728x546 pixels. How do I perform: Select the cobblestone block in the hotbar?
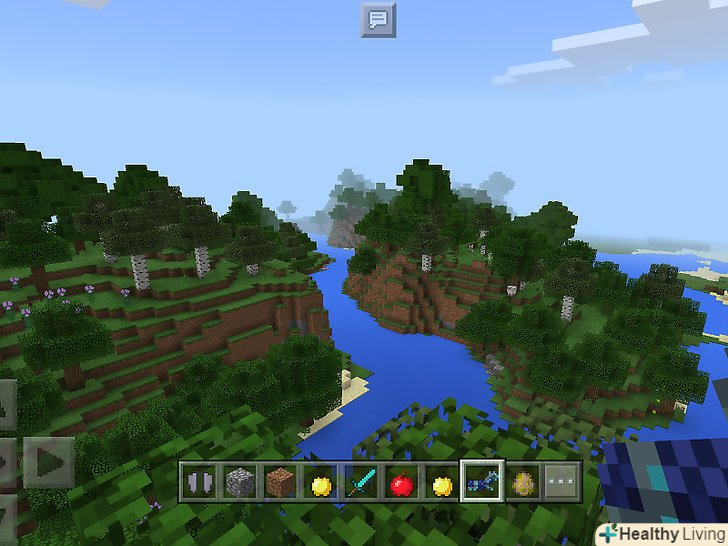tap(238, 484)
